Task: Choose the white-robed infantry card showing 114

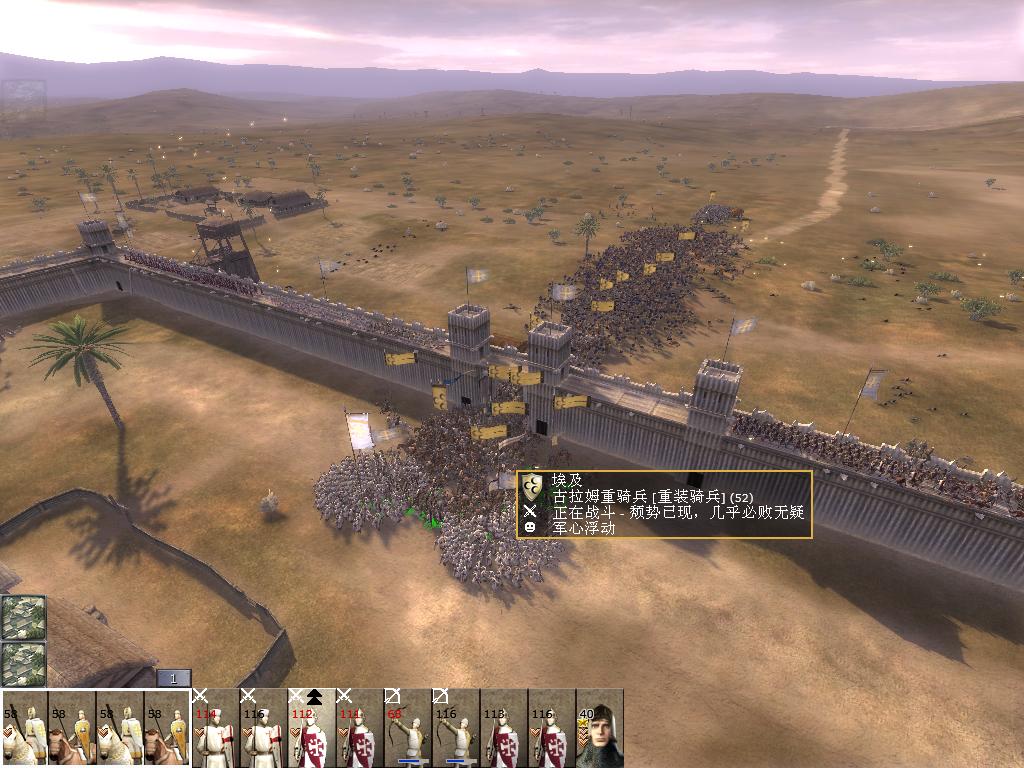Action: (x=216, y=728)
